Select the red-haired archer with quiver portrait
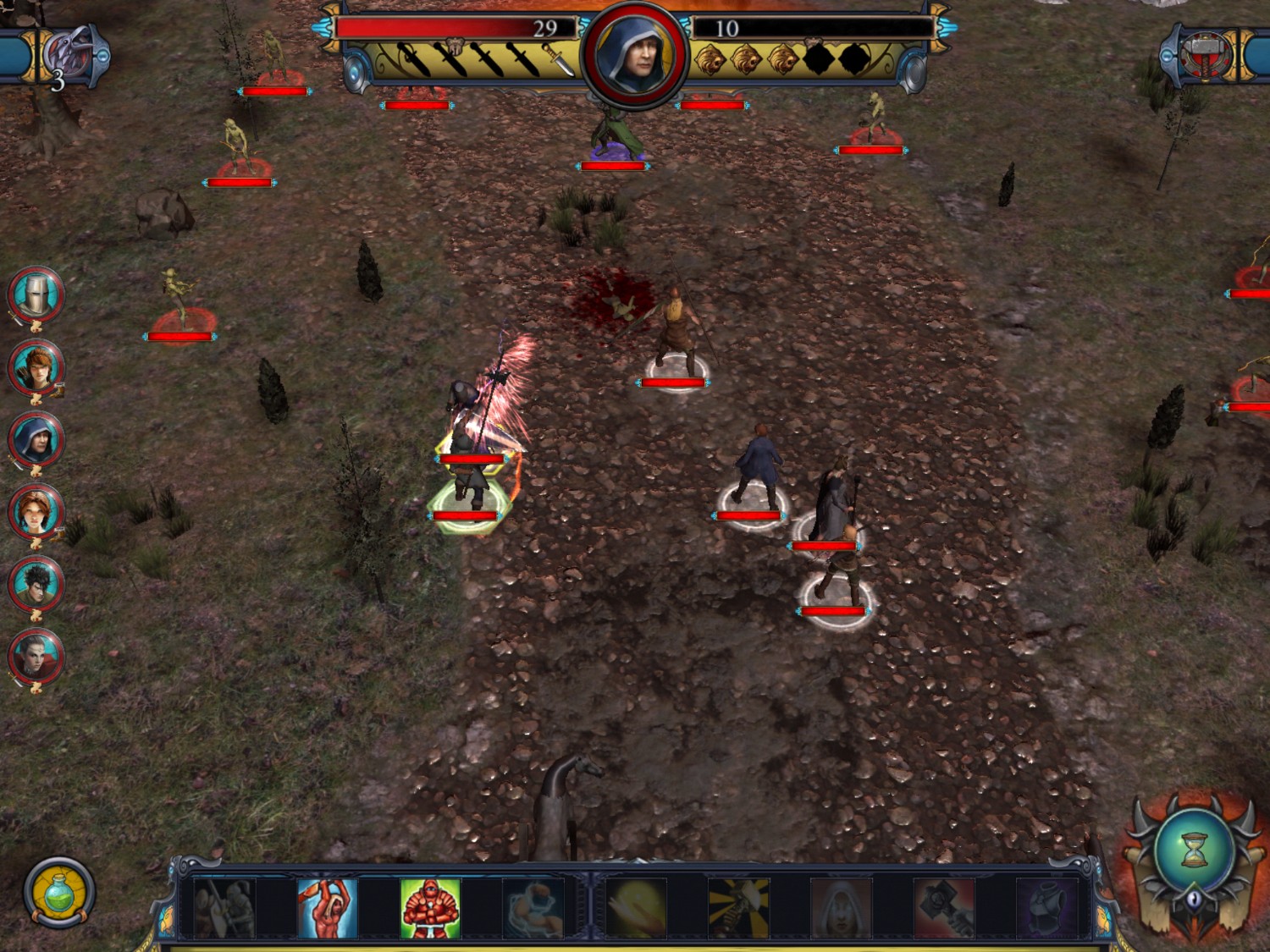 (36, 368)
